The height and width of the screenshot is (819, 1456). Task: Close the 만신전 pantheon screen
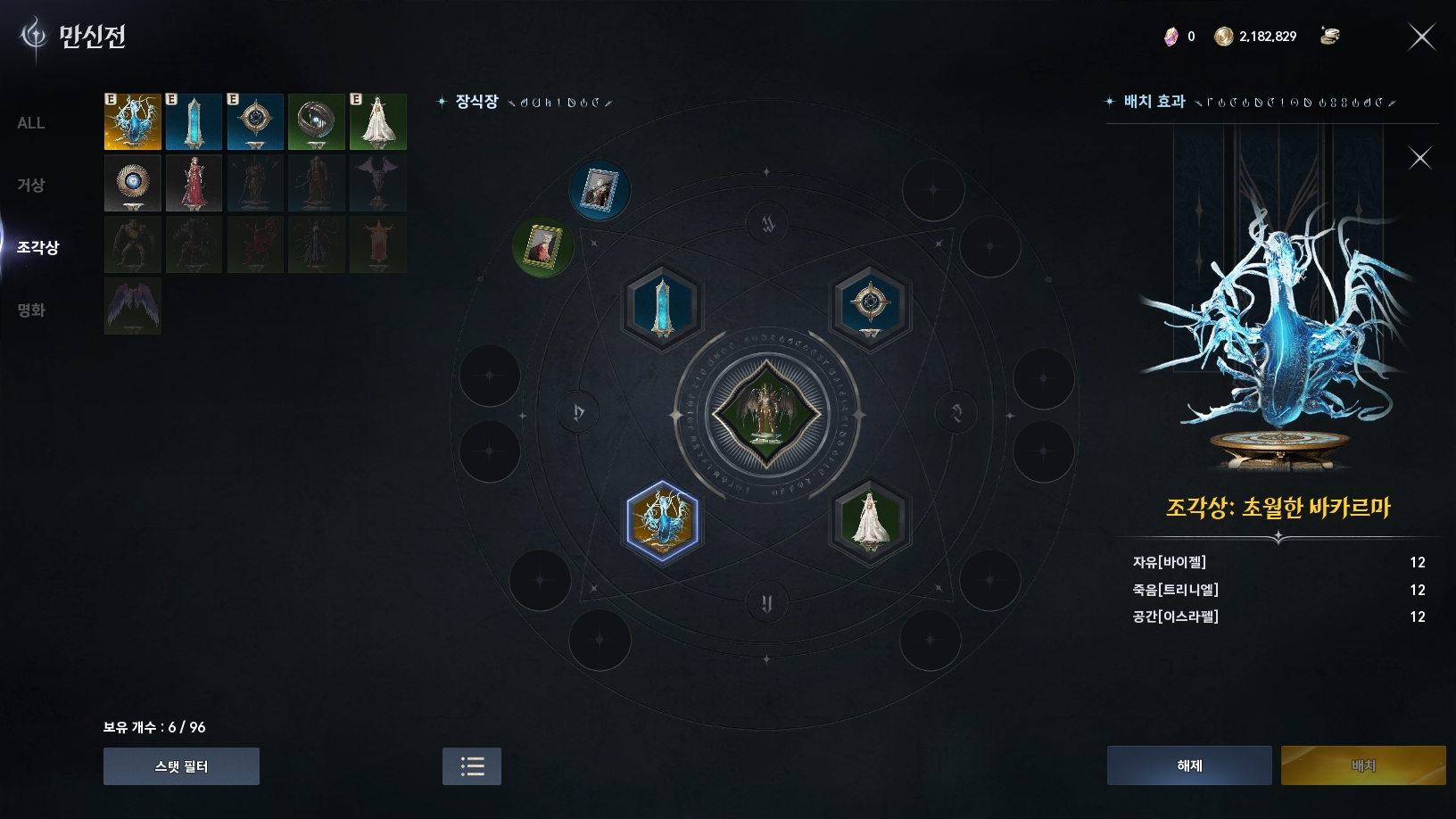(x=1421, y=37)
